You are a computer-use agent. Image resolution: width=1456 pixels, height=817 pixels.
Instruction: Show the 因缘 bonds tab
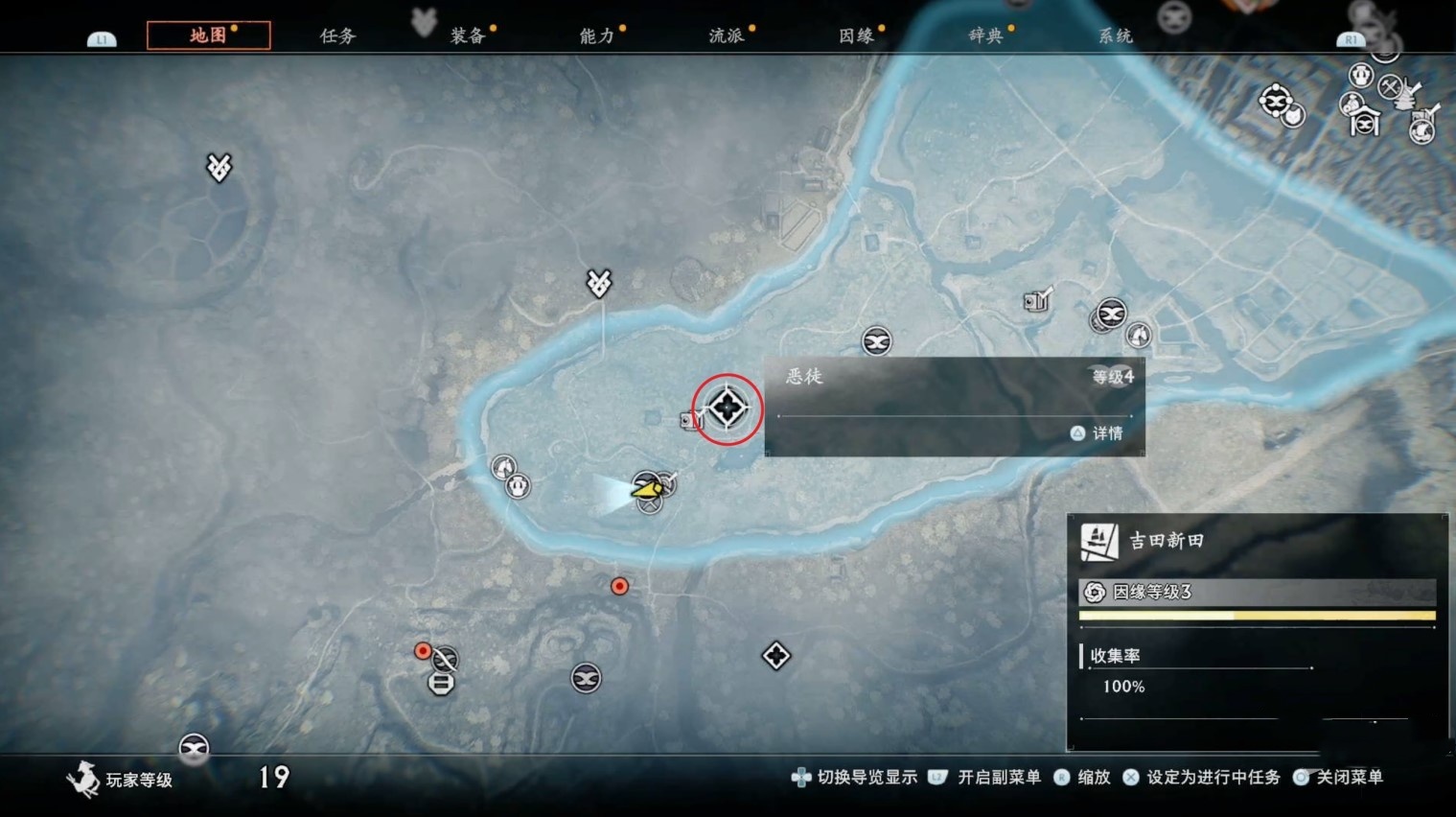point(856,35)
